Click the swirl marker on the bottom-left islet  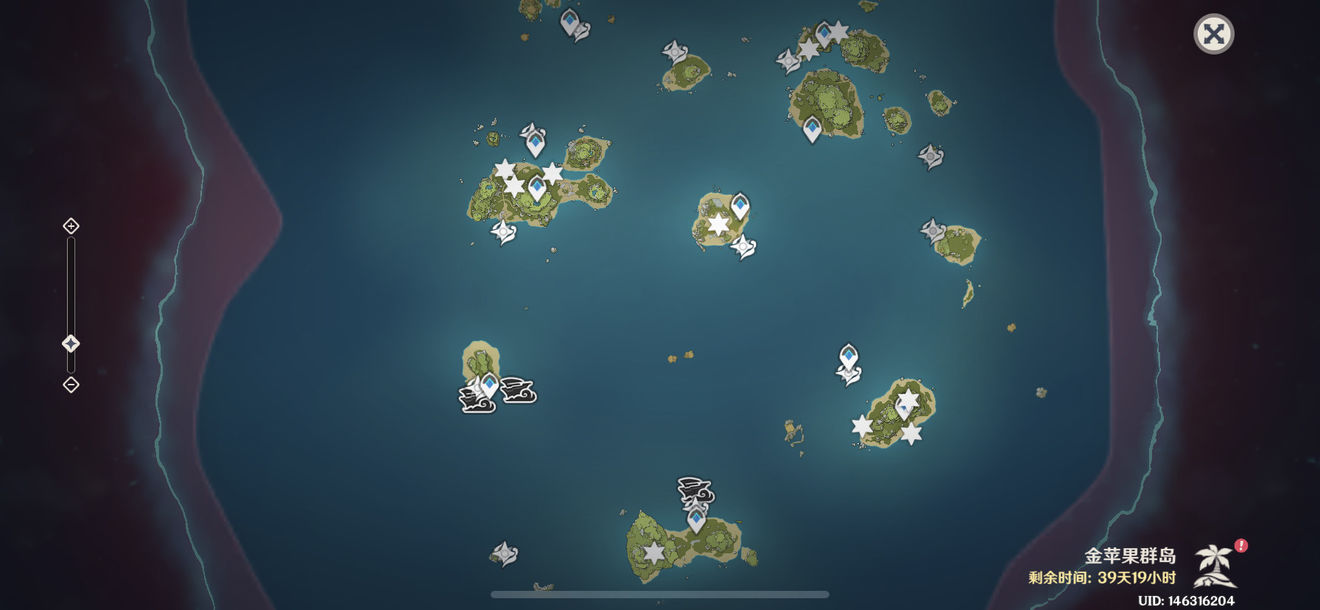[504, 552]
